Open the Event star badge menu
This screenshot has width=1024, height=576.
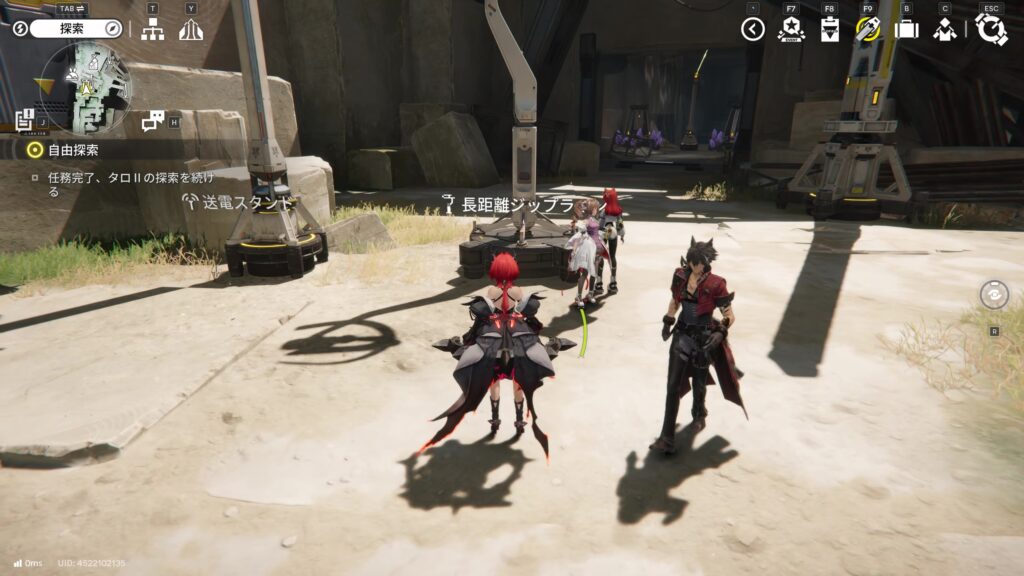[x=790, y=29]
